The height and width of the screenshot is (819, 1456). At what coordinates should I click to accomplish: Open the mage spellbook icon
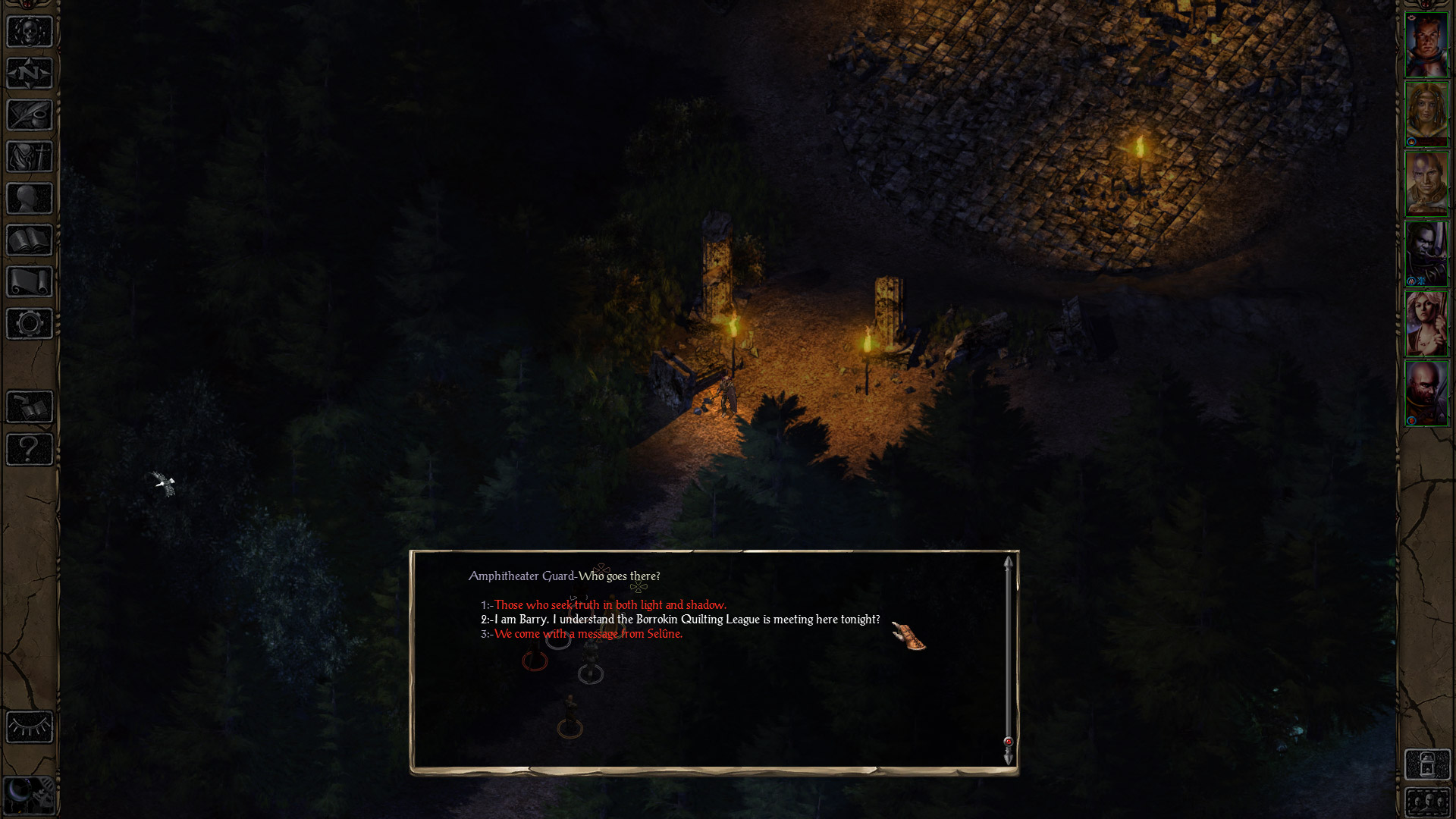30,240
